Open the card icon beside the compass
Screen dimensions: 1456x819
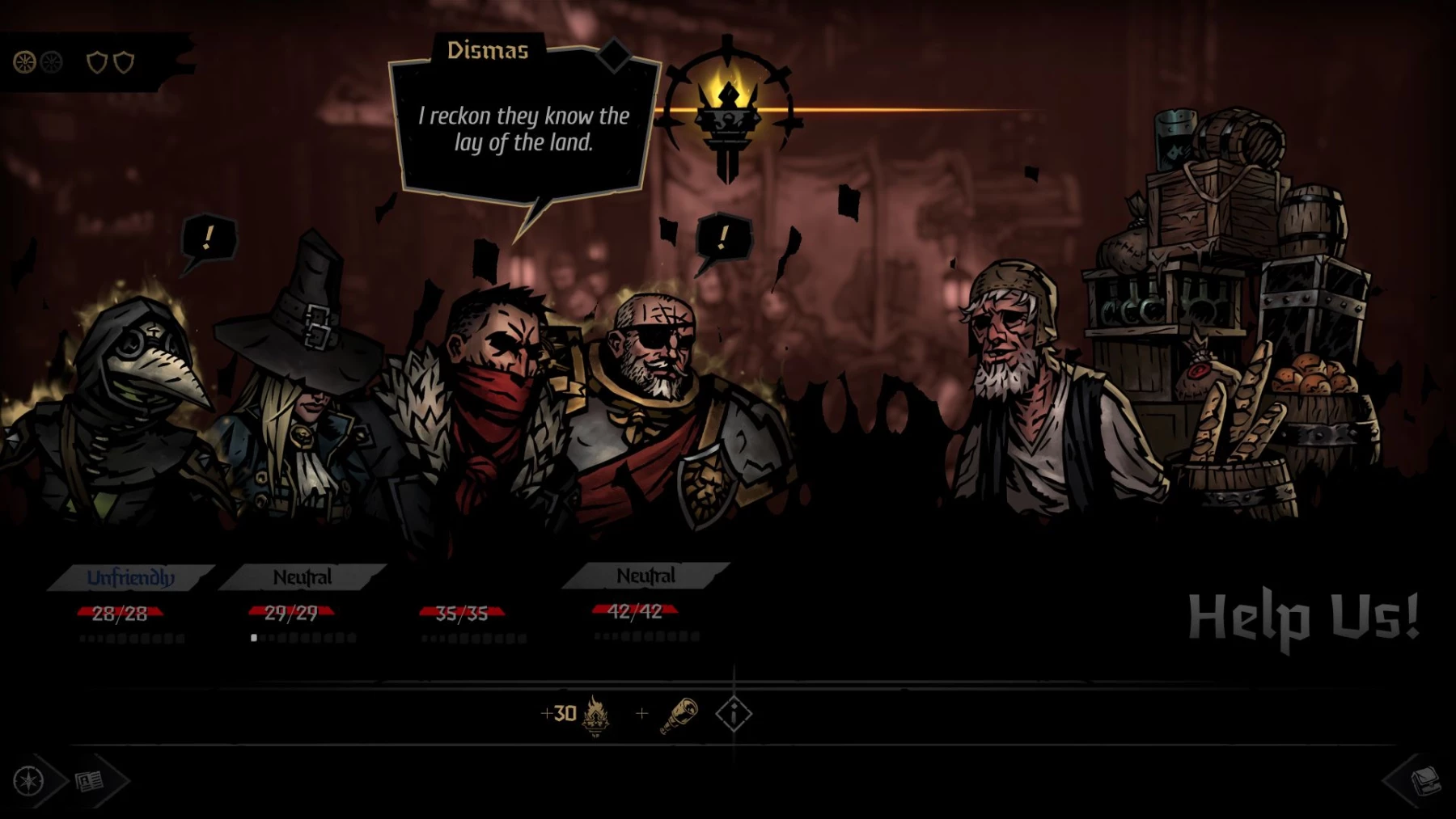(x=90, y=781)
